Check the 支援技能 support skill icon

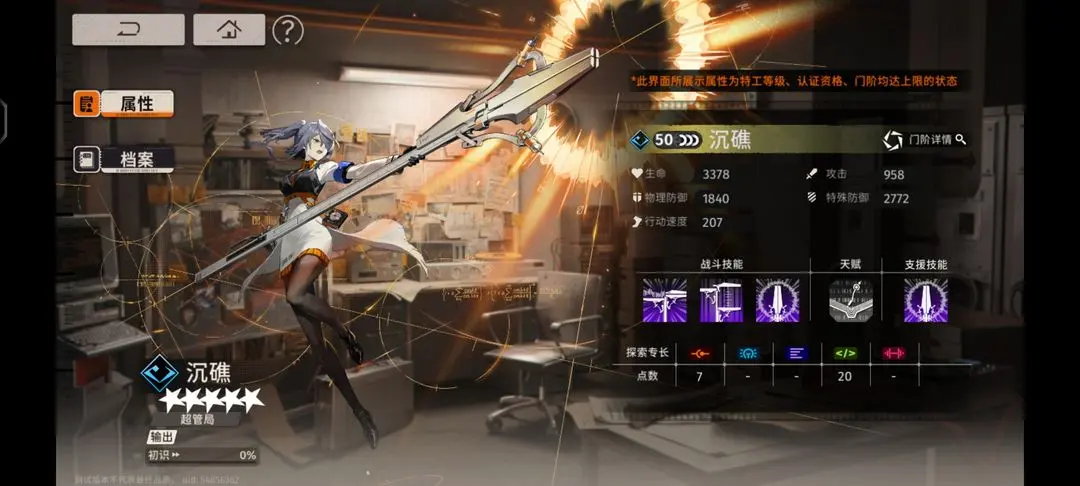point(925,300)
